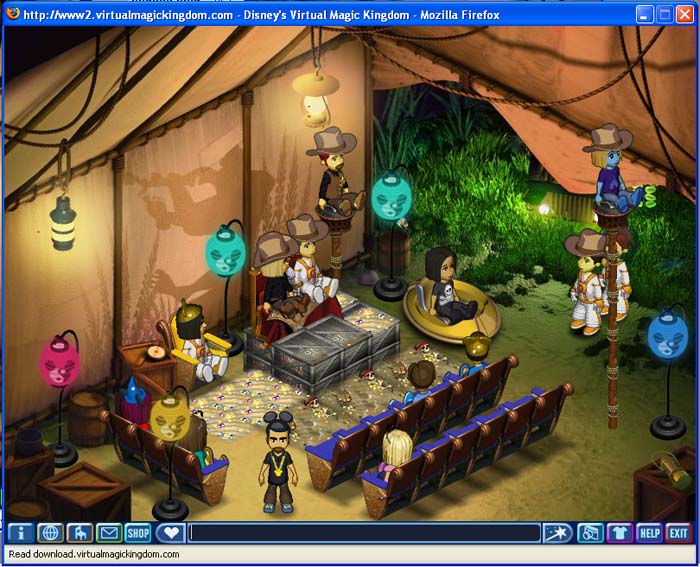700x567 pixels.
Task: Click the EXIT button
Action: tap(679, 533)
